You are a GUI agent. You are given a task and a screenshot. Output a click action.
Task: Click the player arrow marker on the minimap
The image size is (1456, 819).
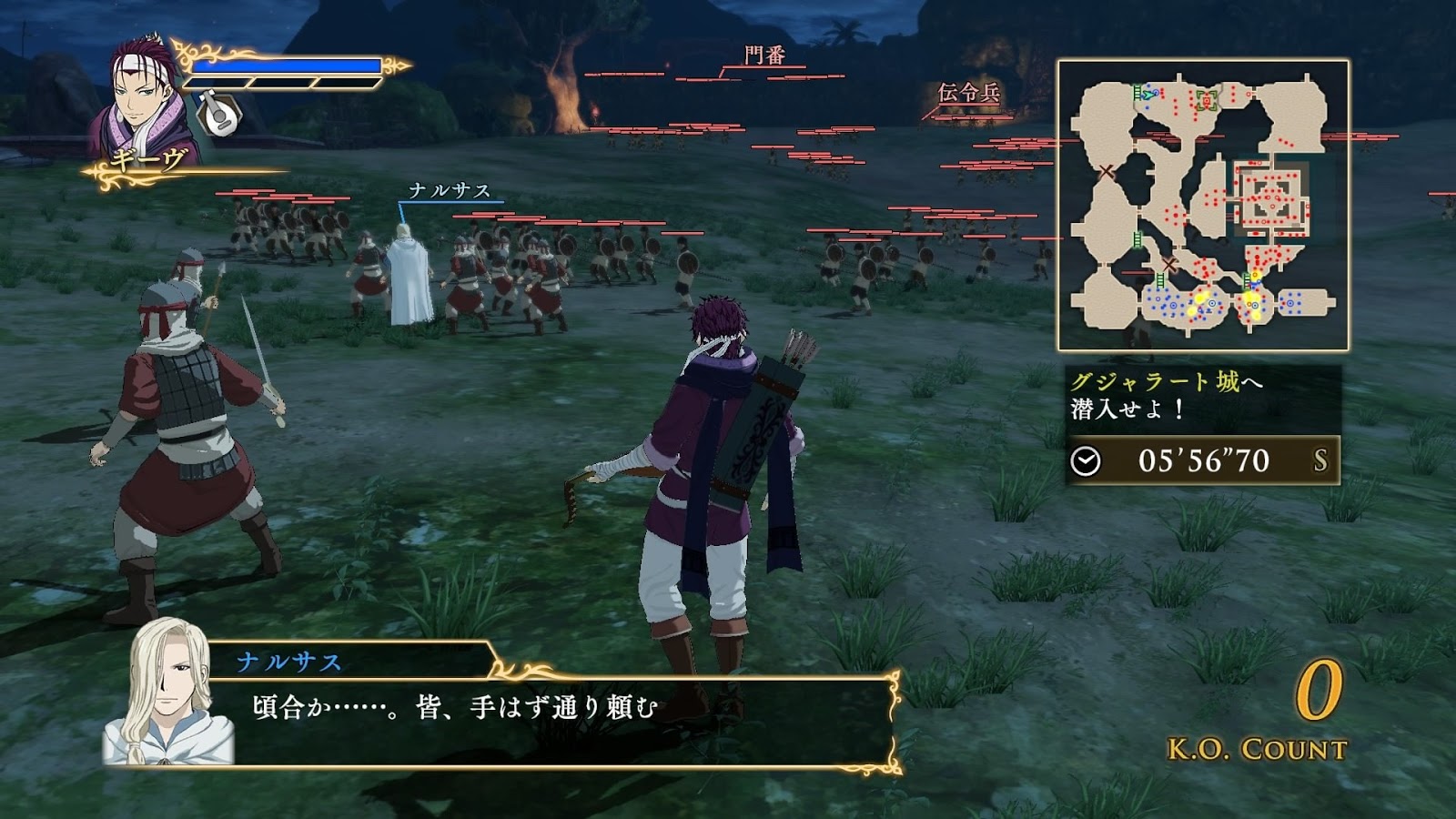coord(1148,94)
